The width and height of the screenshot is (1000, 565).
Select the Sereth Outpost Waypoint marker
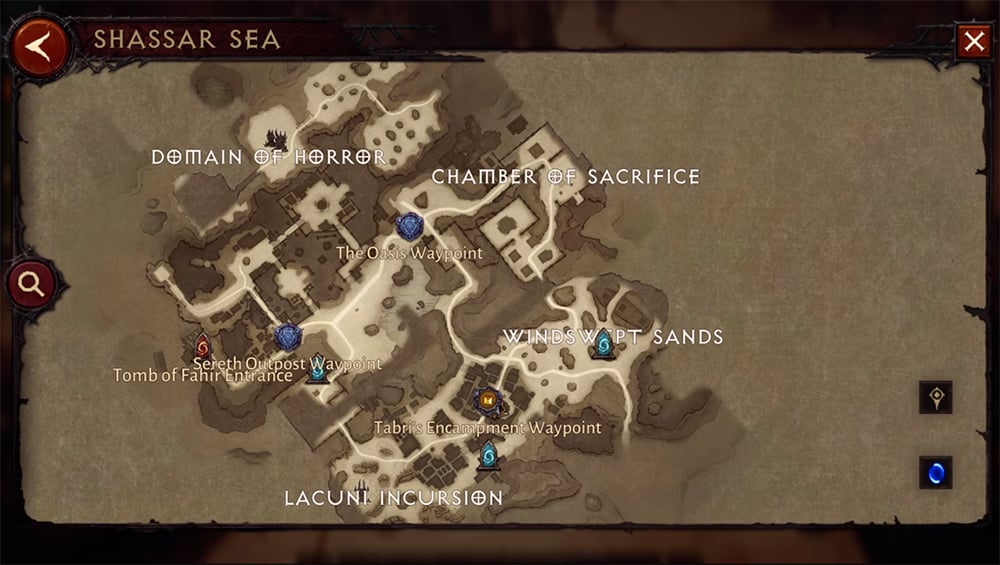point(288,337)
